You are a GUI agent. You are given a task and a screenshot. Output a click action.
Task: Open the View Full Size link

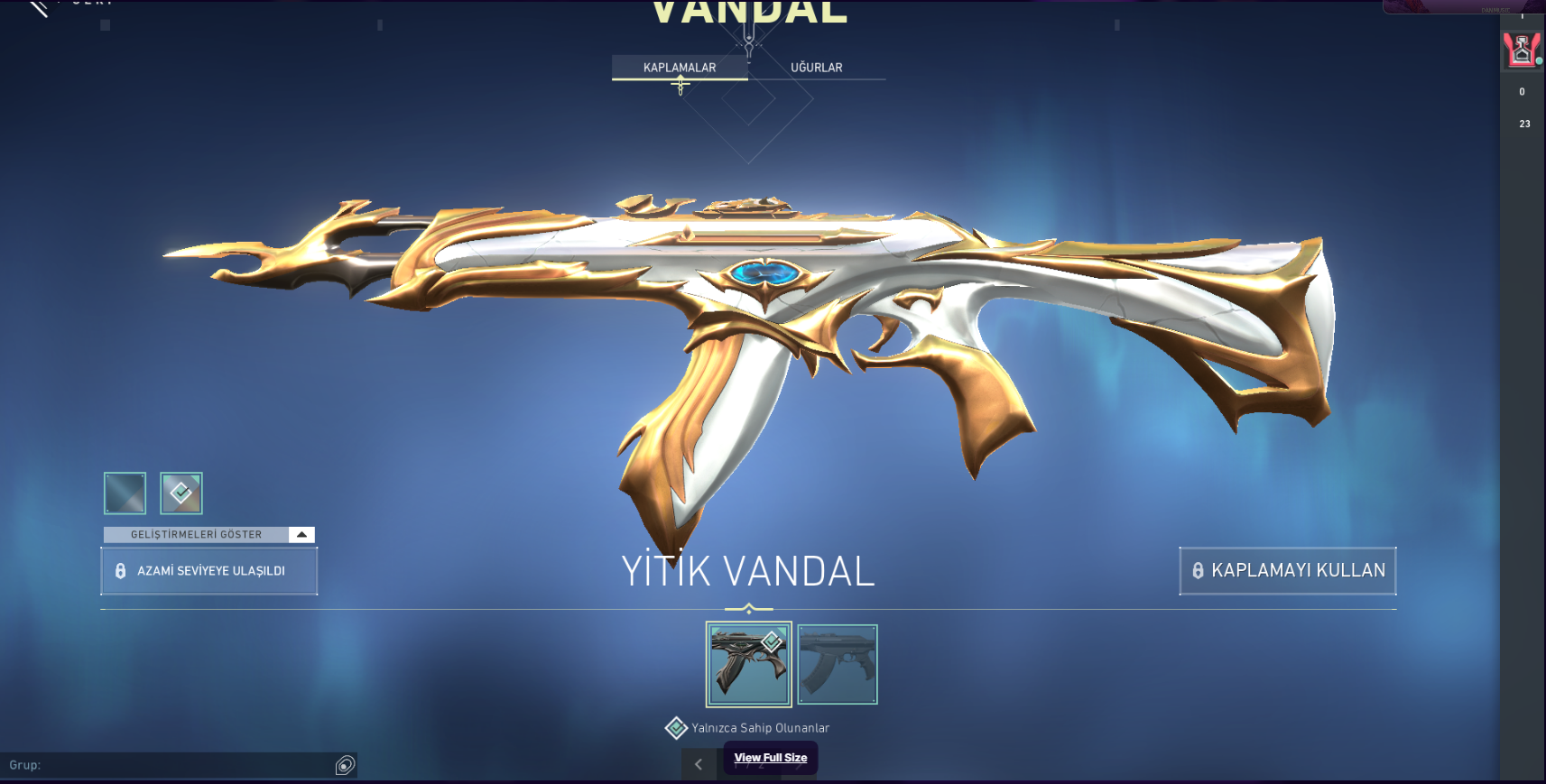pyautogui.click(x=770, y=758)
